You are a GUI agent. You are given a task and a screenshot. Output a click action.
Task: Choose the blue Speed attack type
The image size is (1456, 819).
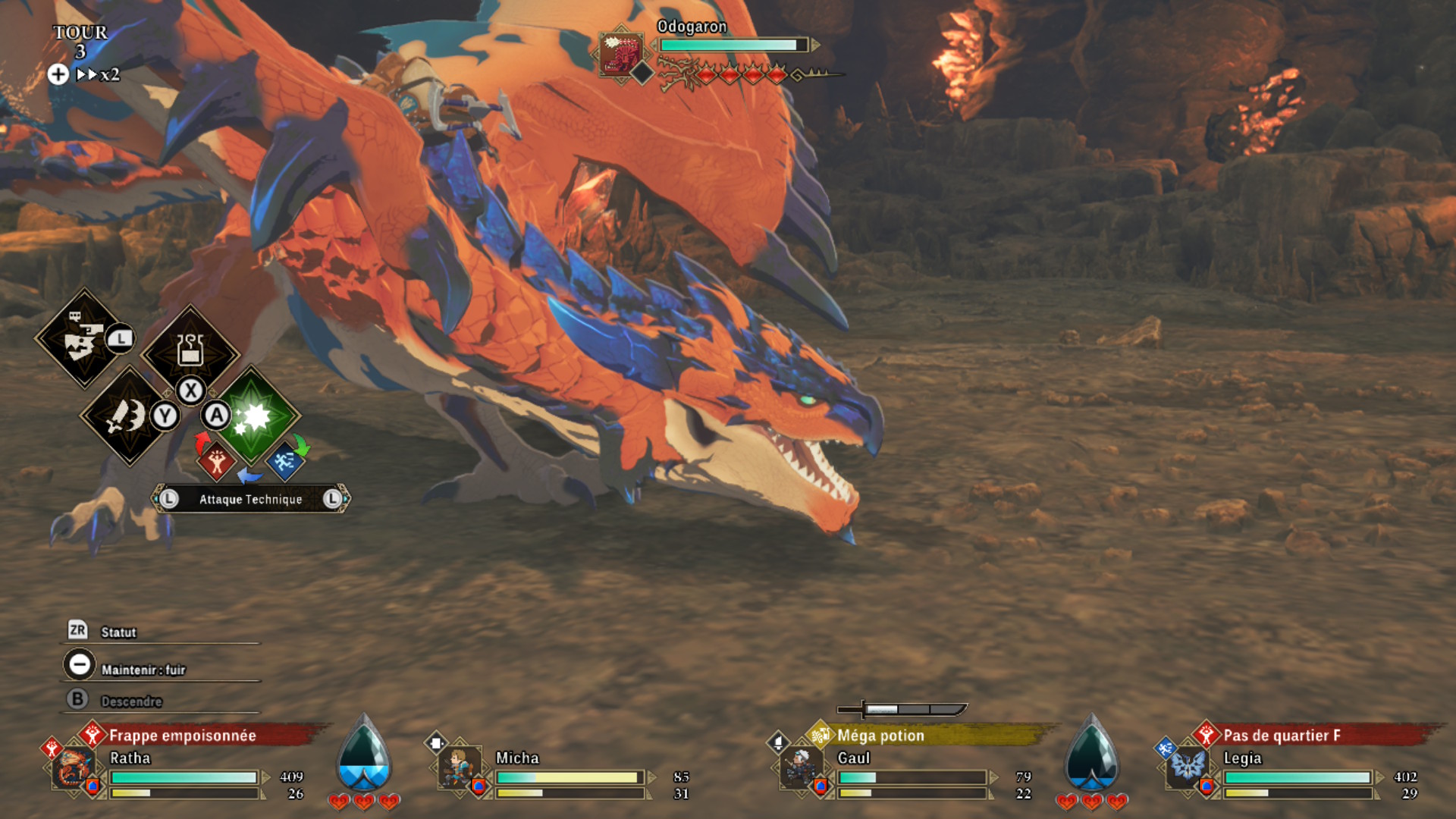[284, 460]
